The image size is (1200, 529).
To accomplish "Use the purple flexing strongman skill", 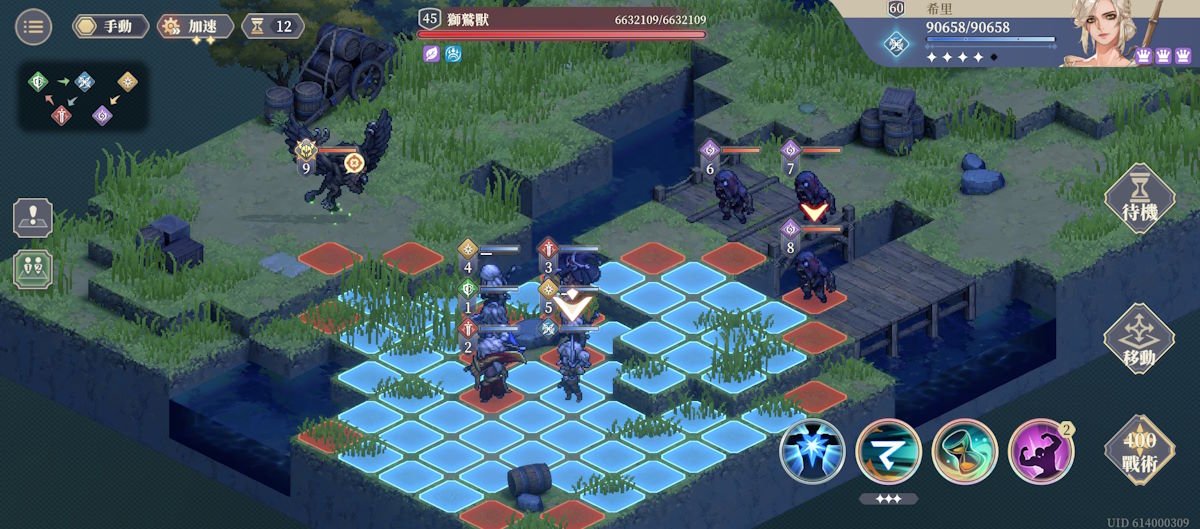I will pos(1040,451).
